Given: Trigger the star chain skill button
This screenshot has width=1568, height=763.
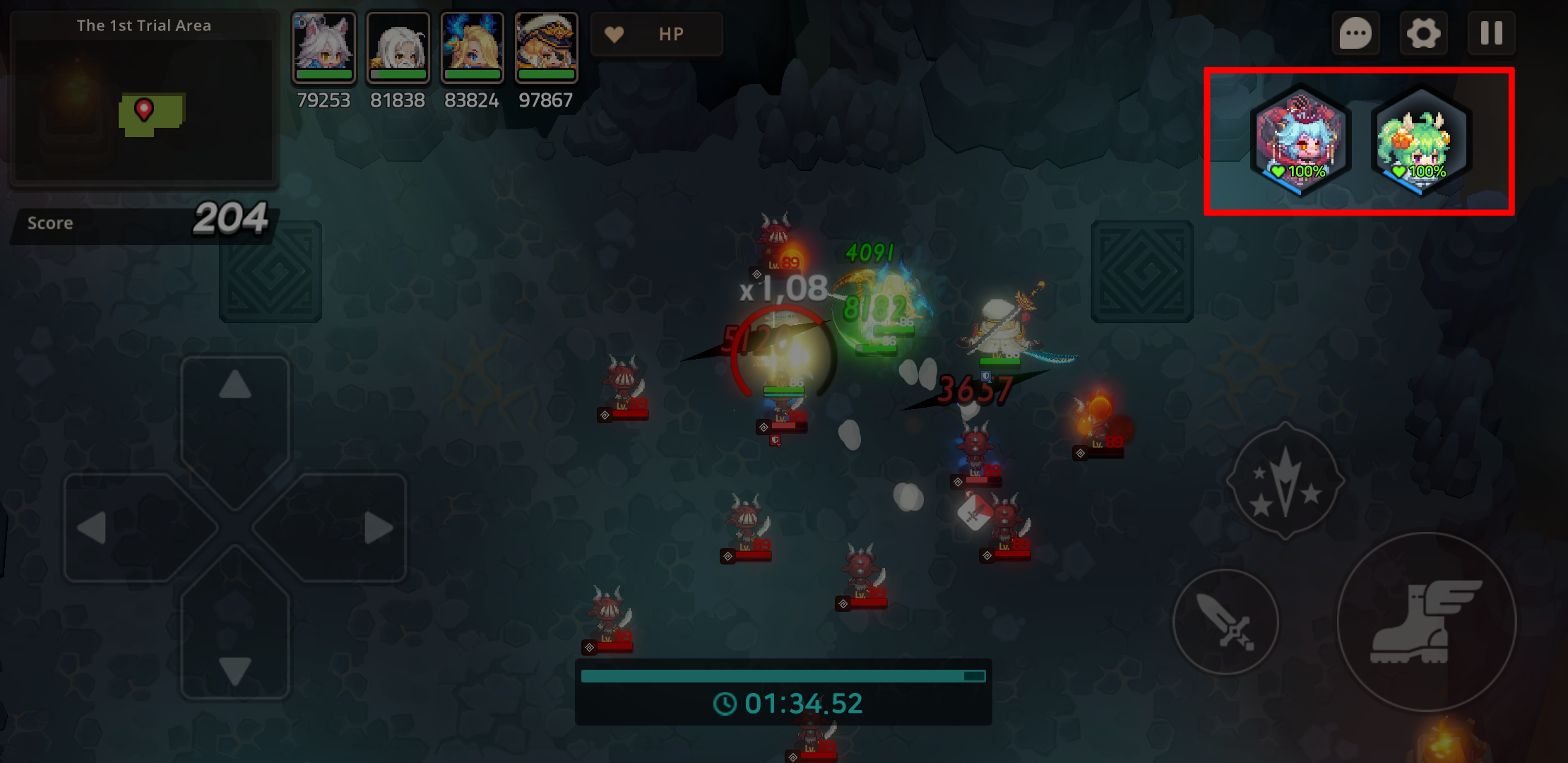Looking at the screenshot, I should coord(1285,482).
